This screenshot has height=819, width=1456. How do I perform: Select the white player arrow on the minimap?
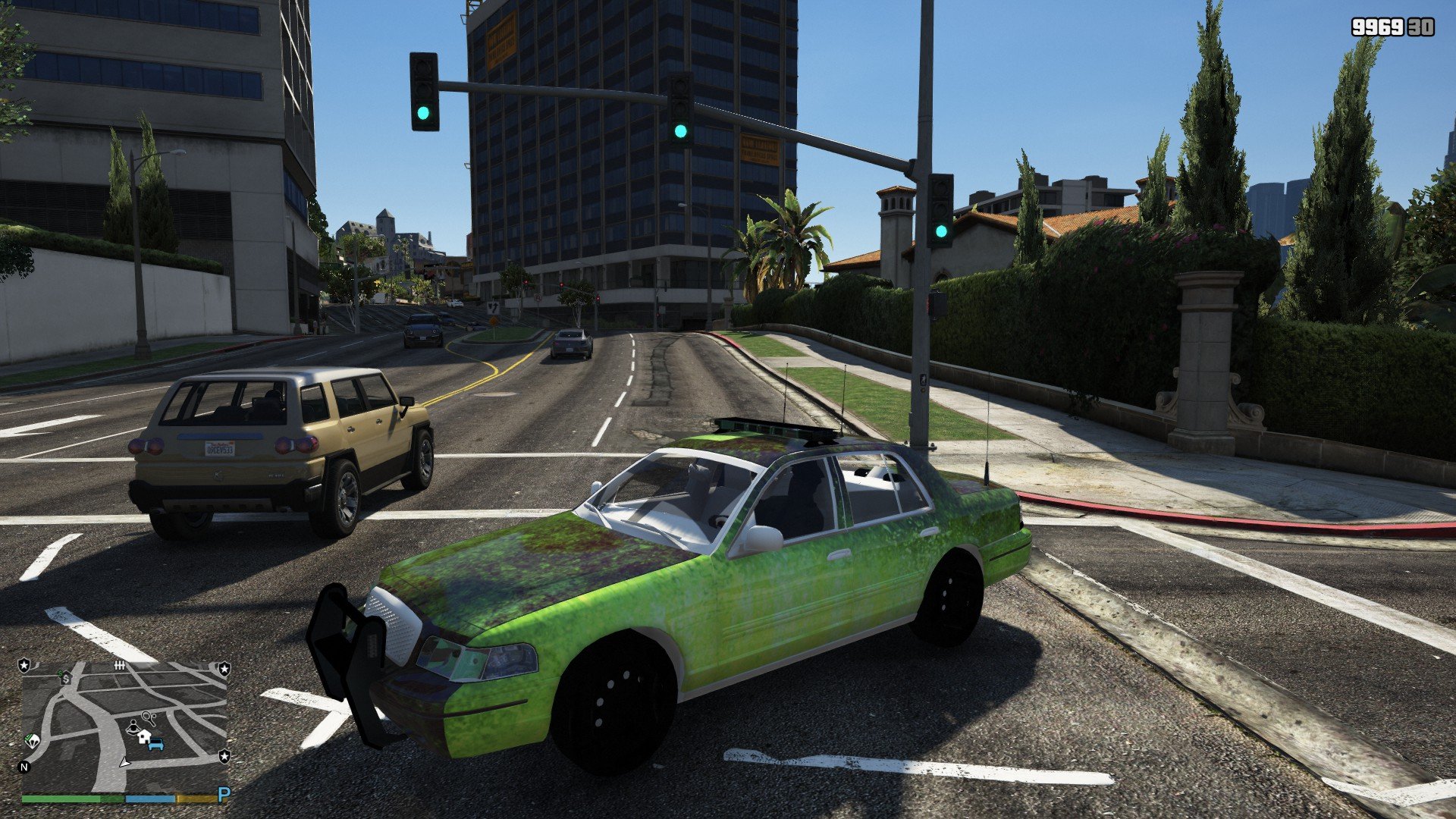pyautogui.click(x=125, y=761)
